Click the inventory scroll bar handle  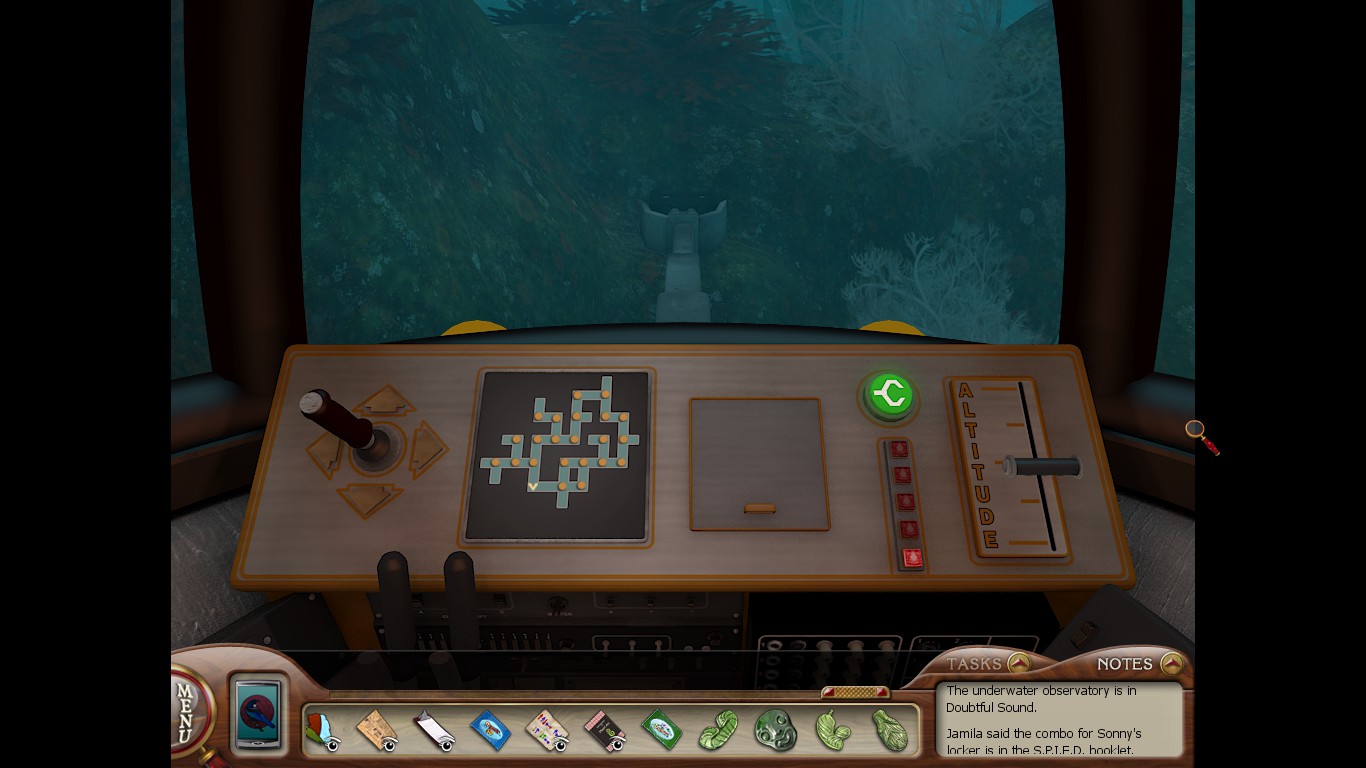coord(855,692)
